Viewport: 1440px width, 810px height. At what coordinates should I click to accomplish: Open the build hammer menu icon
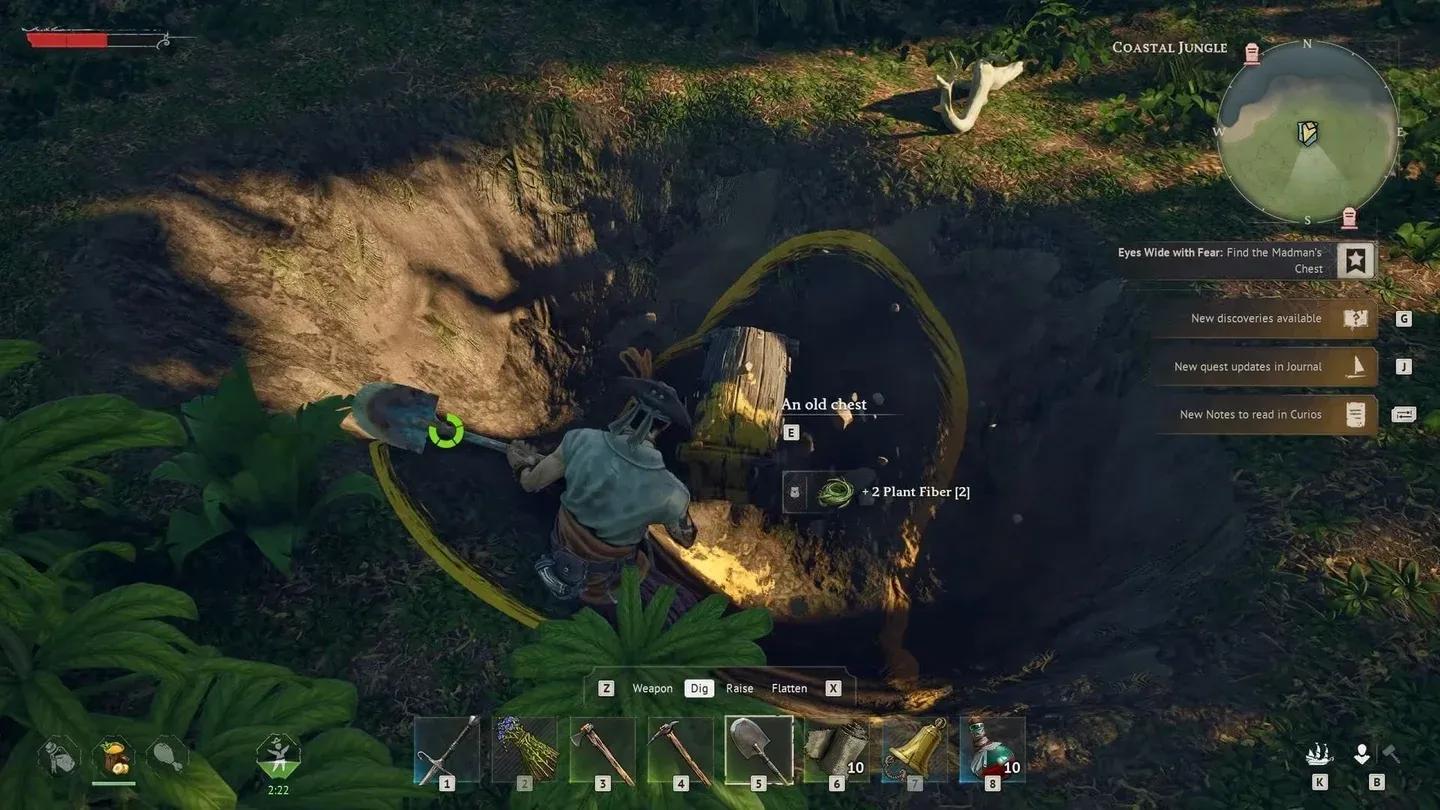click(1390, 755)
